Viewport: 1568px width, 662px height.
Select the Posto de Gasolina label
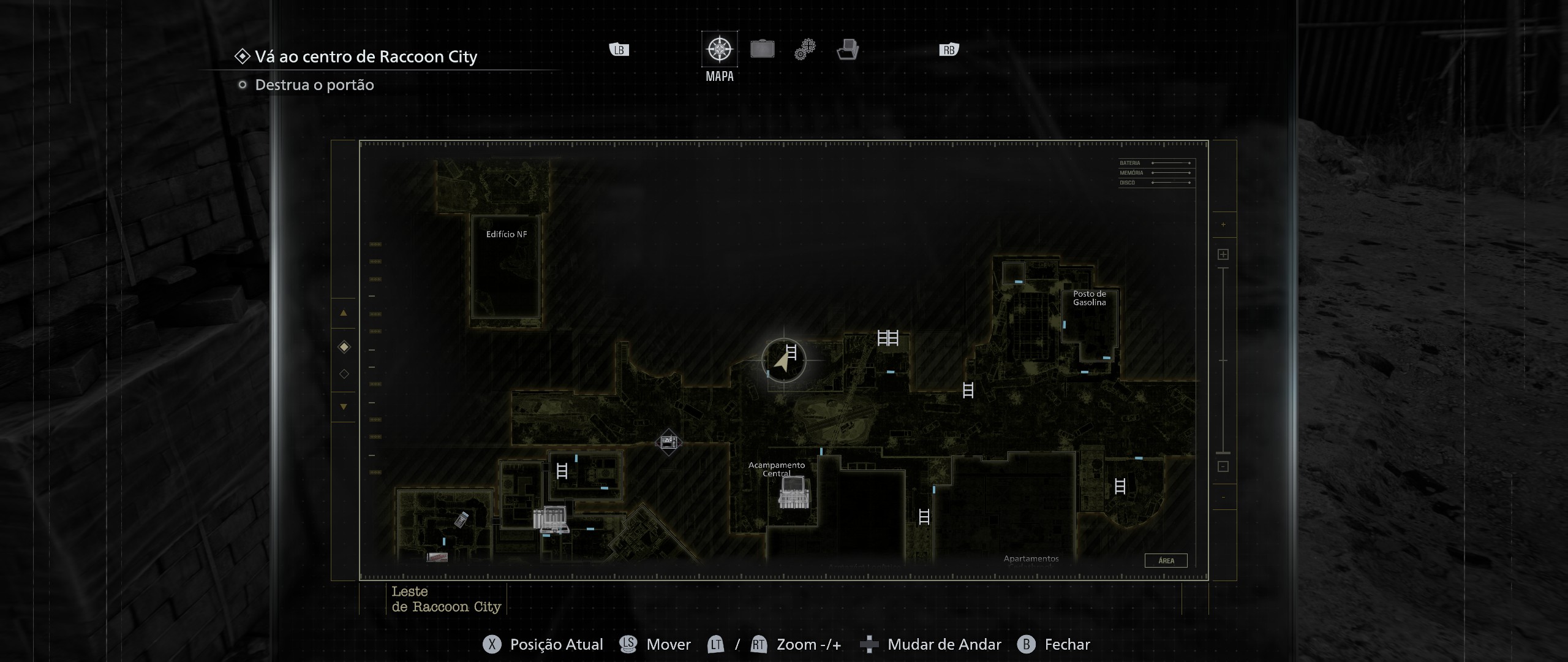coord(1089,299)
